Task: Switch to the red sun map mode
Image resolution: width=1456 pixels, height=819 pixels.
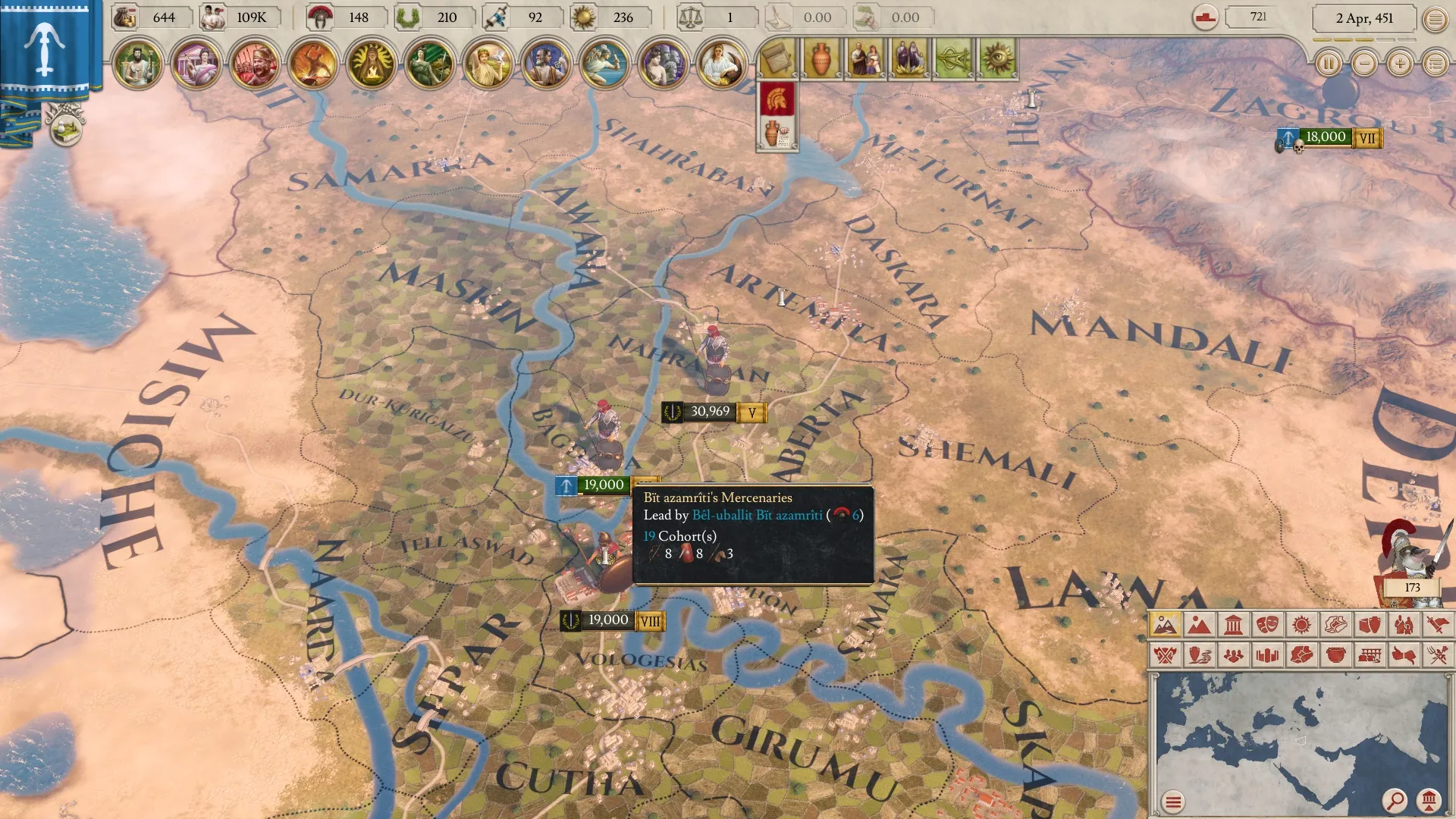Action: click(x=1301, y=625)
